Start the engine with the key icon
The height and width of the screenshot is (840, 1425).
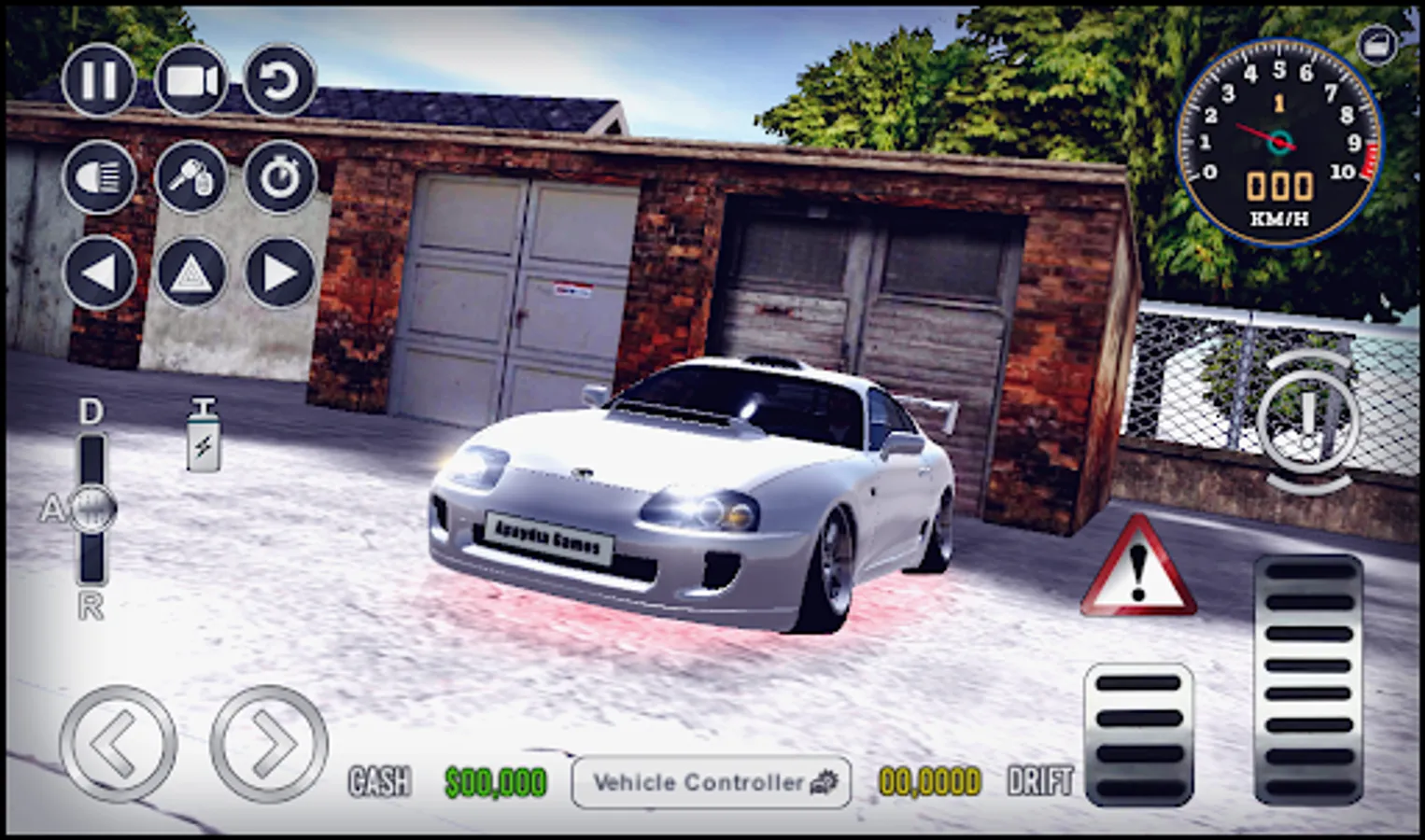click(191, 177)
